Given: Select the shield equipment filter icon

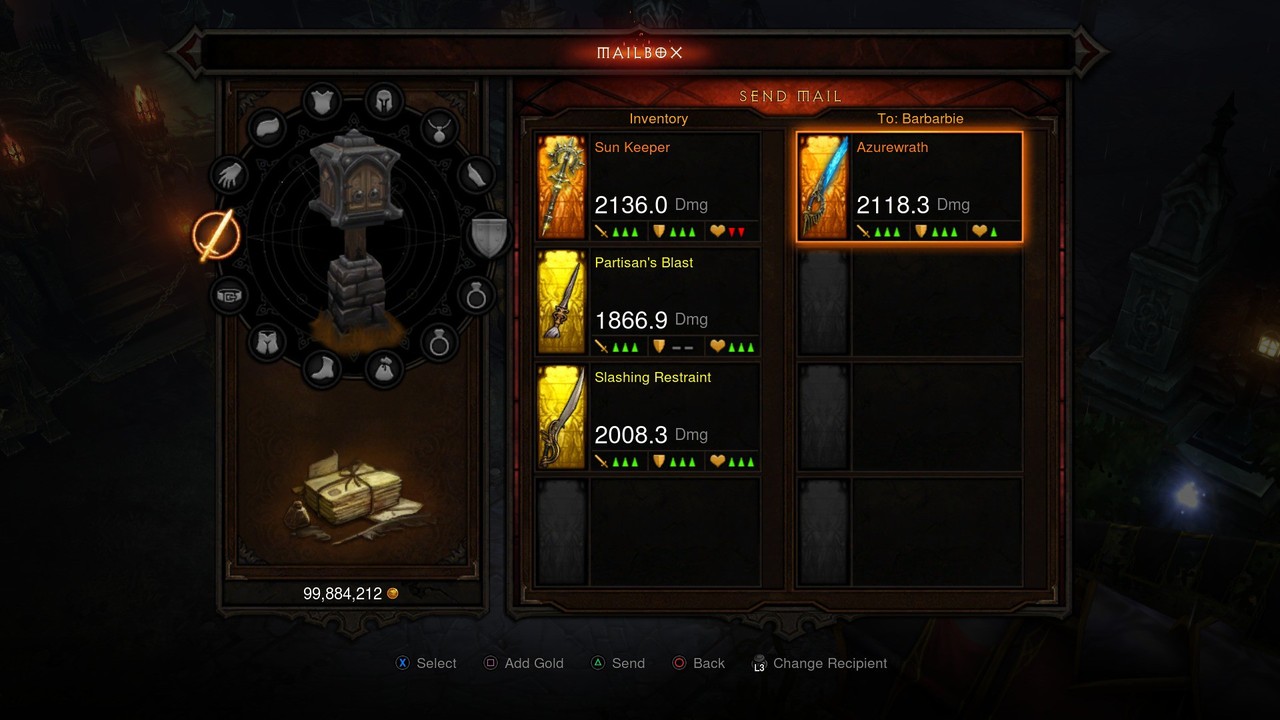Looking at the screenshot, I should point(487,233).
